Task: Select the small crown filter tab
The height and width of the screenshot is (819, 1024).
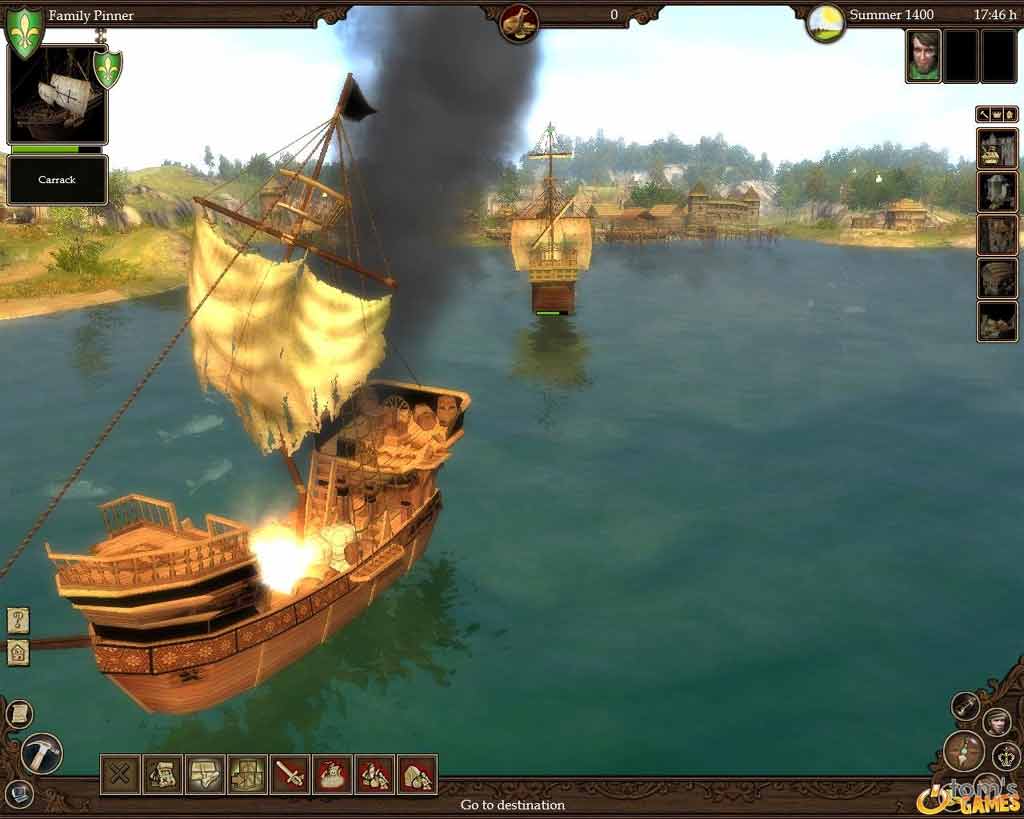Action: [996, 115]
